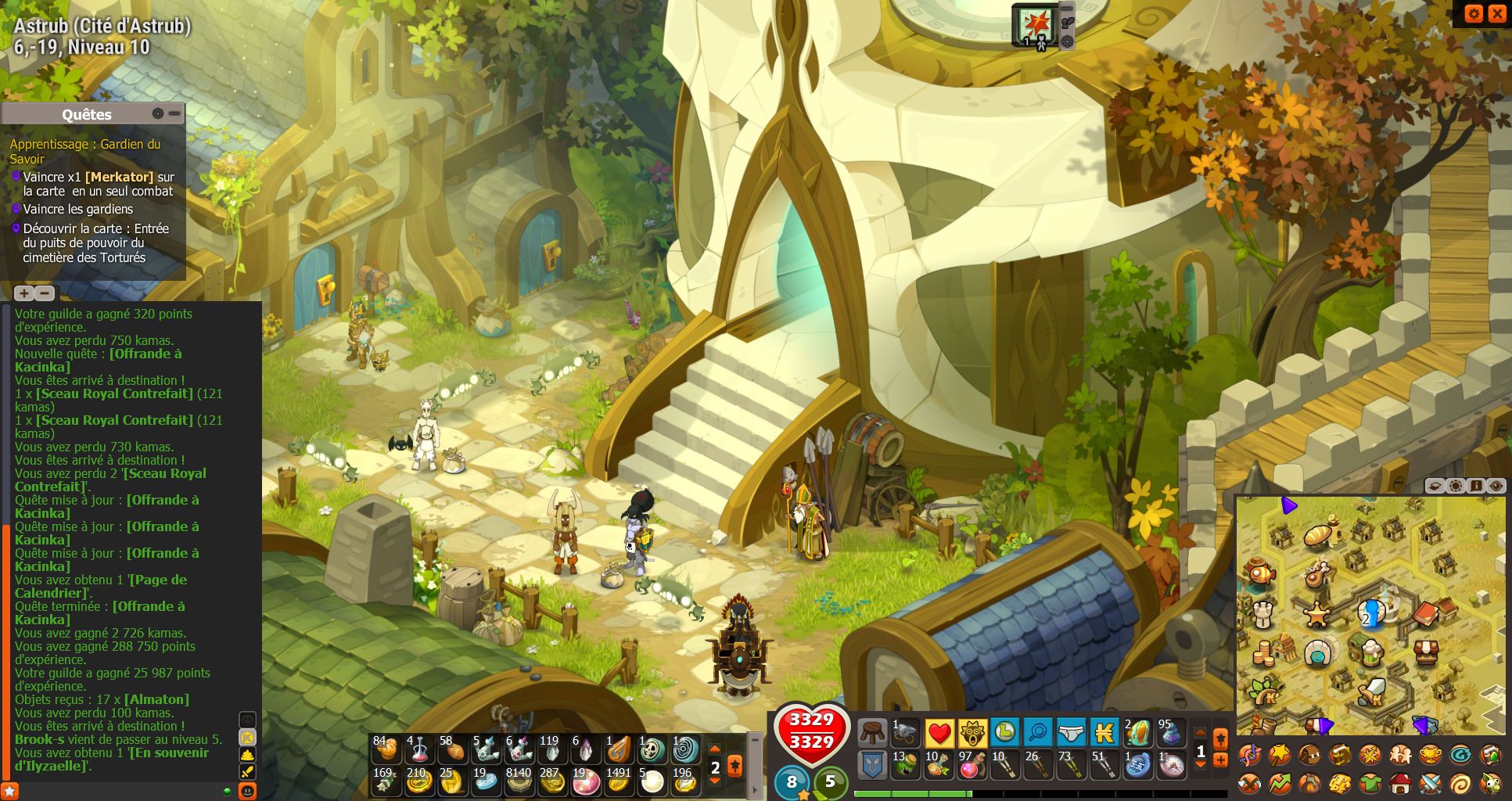Click the bread bakery marker on minimap
Viewport: 1512px width, 801px height.
[x=1319, y=536]
